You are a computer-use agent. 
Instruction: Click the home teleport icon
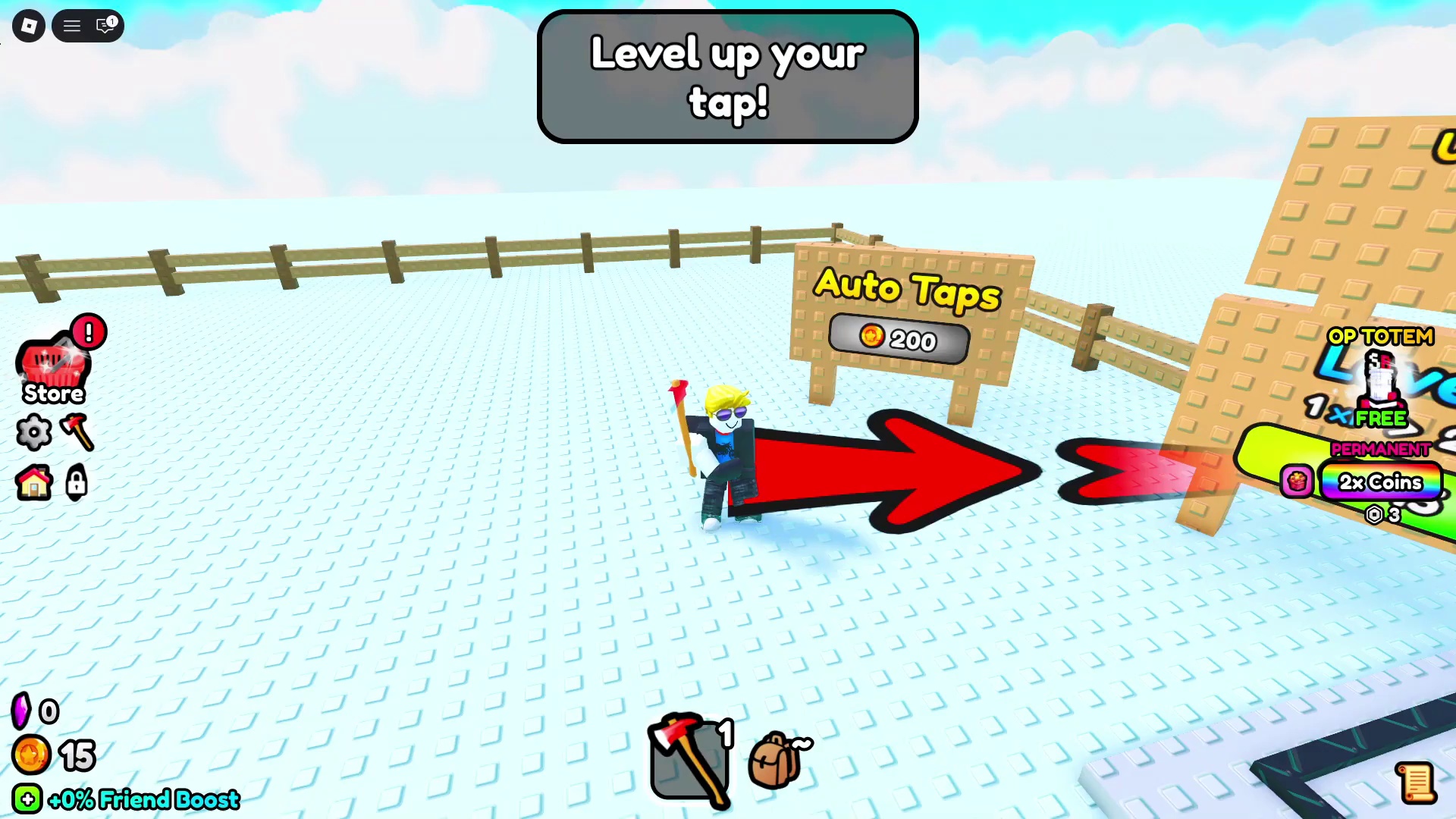click(33, 483)
